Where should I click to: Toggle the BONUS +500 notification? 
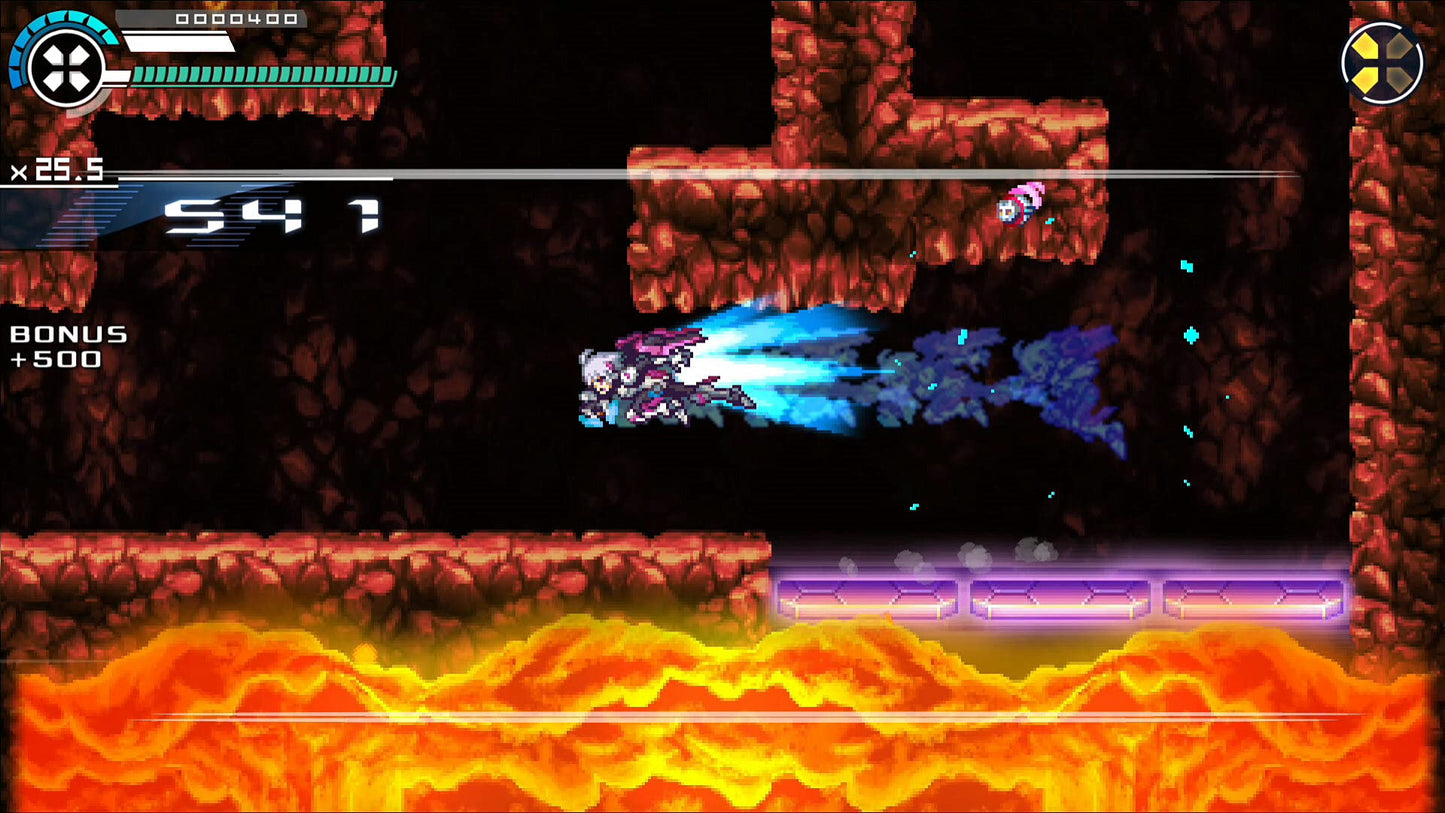click(x=64, y=345)
